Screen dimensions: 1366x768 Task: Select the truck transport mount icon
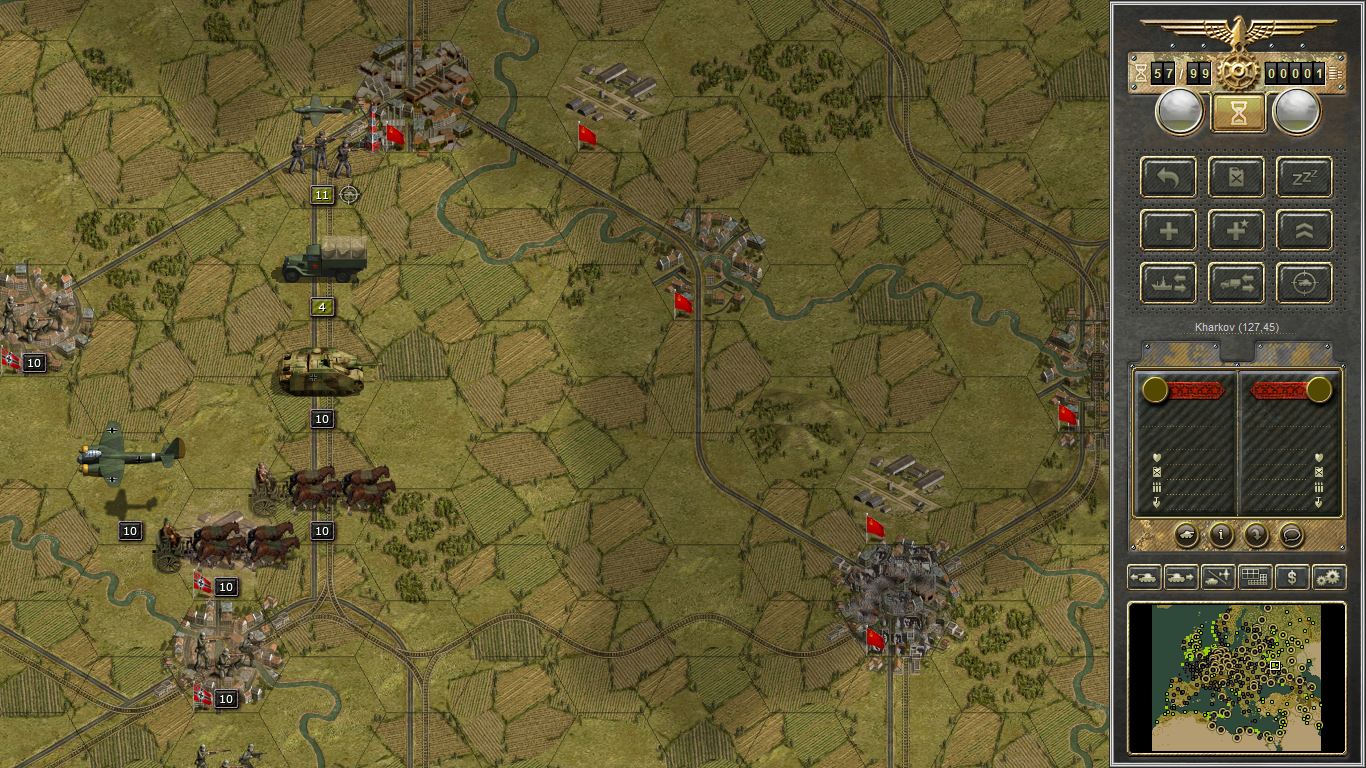coord(1236,283)
